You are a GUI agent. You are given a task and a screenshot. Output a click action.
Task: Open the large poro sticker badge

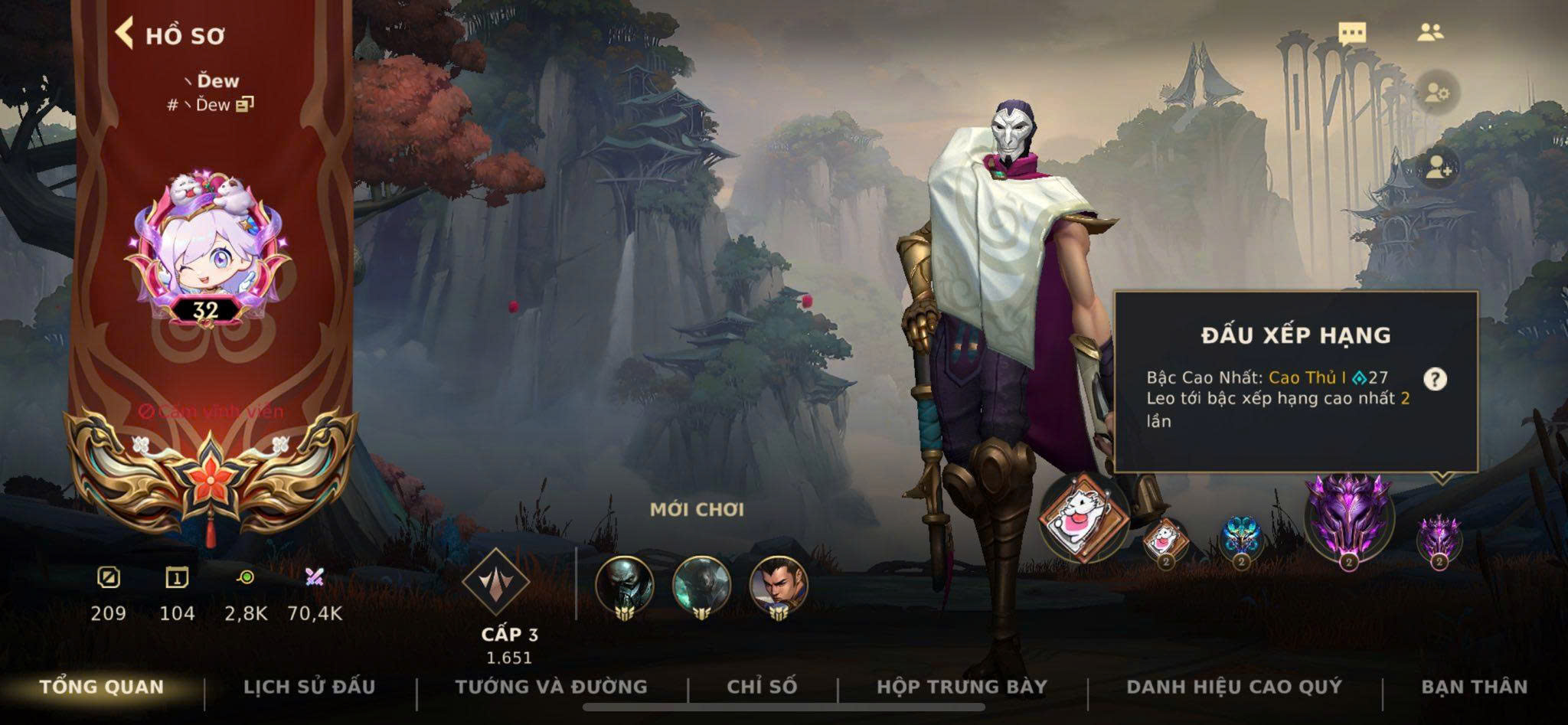[1083, 516]
